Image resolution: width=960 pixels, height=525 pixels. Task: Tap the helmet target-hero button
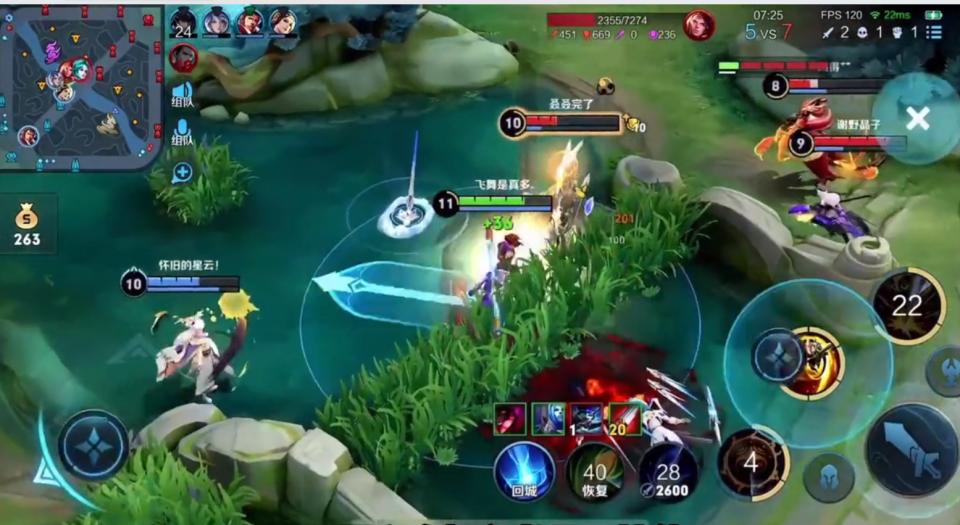[829, 476]
